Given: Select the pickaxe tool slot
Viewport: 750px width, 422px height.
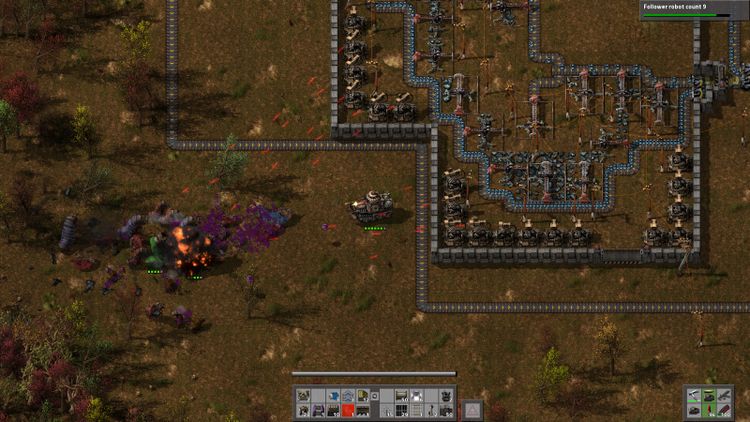Looking at the screenshot, I should [x=695, y=396].
